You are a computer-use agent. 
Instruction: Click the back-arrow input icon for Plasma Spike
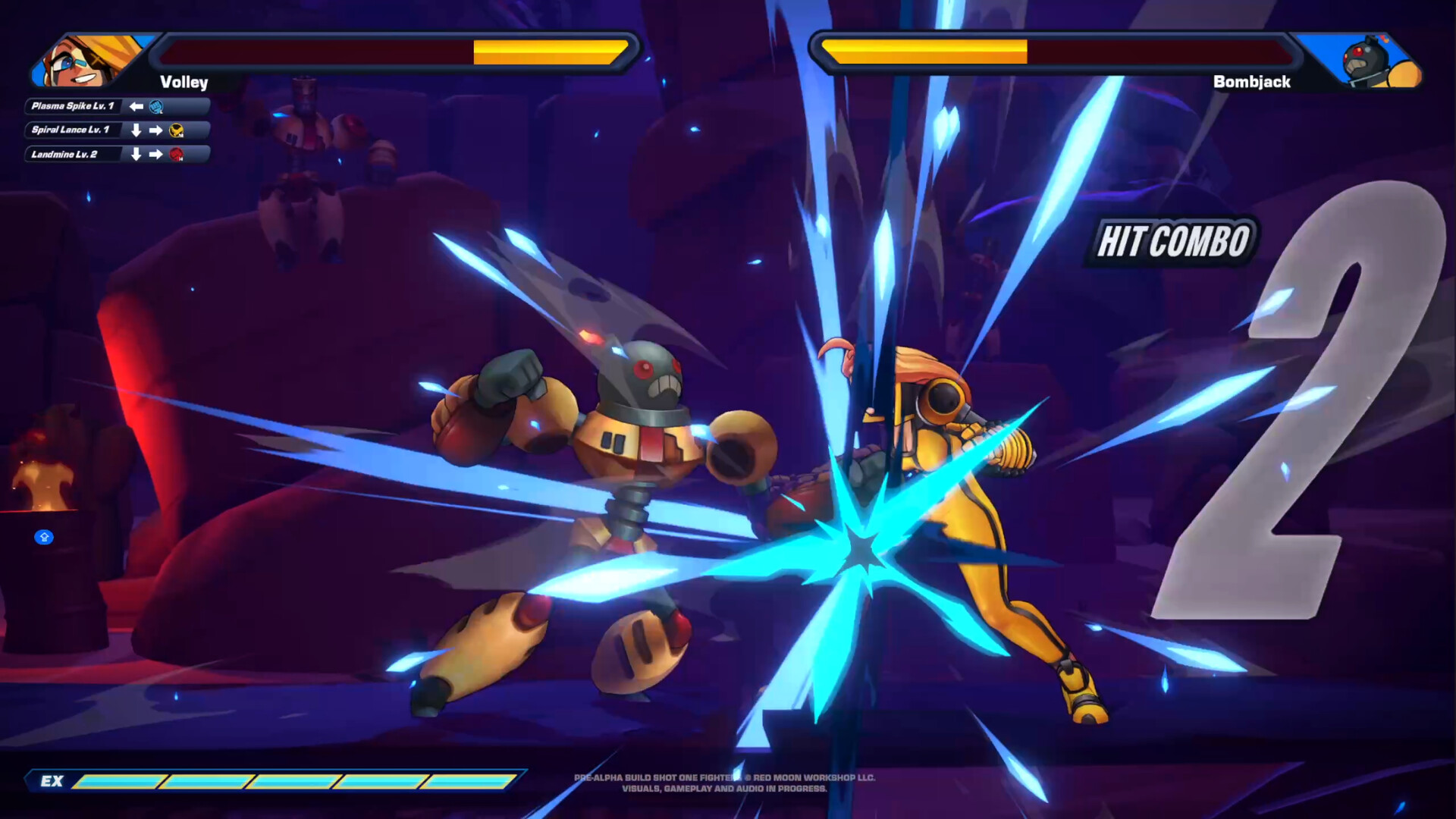tap(136, 107)
